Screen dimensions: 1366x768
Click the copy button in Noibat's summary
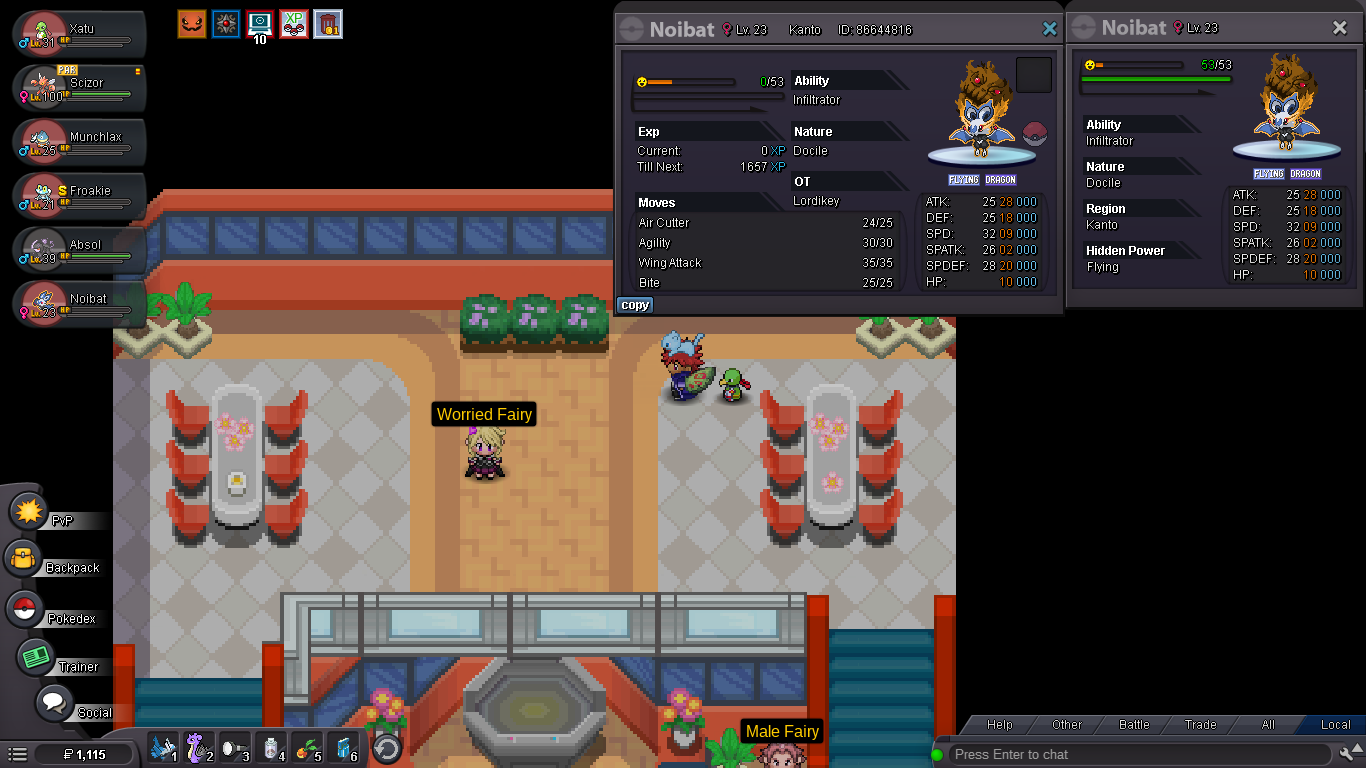coord(634,305)
